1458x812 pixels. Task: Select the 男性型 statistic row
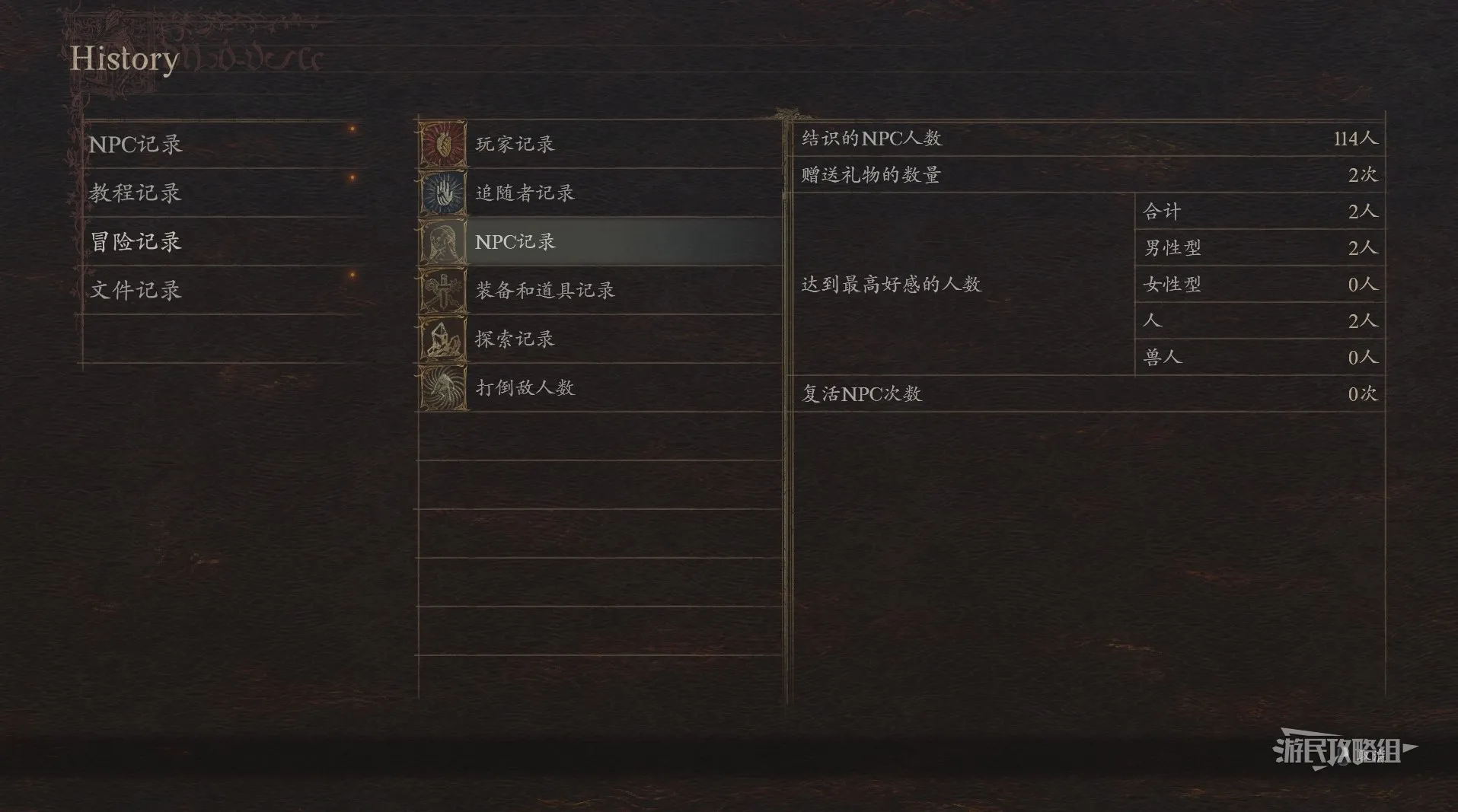coord(1256,247)
